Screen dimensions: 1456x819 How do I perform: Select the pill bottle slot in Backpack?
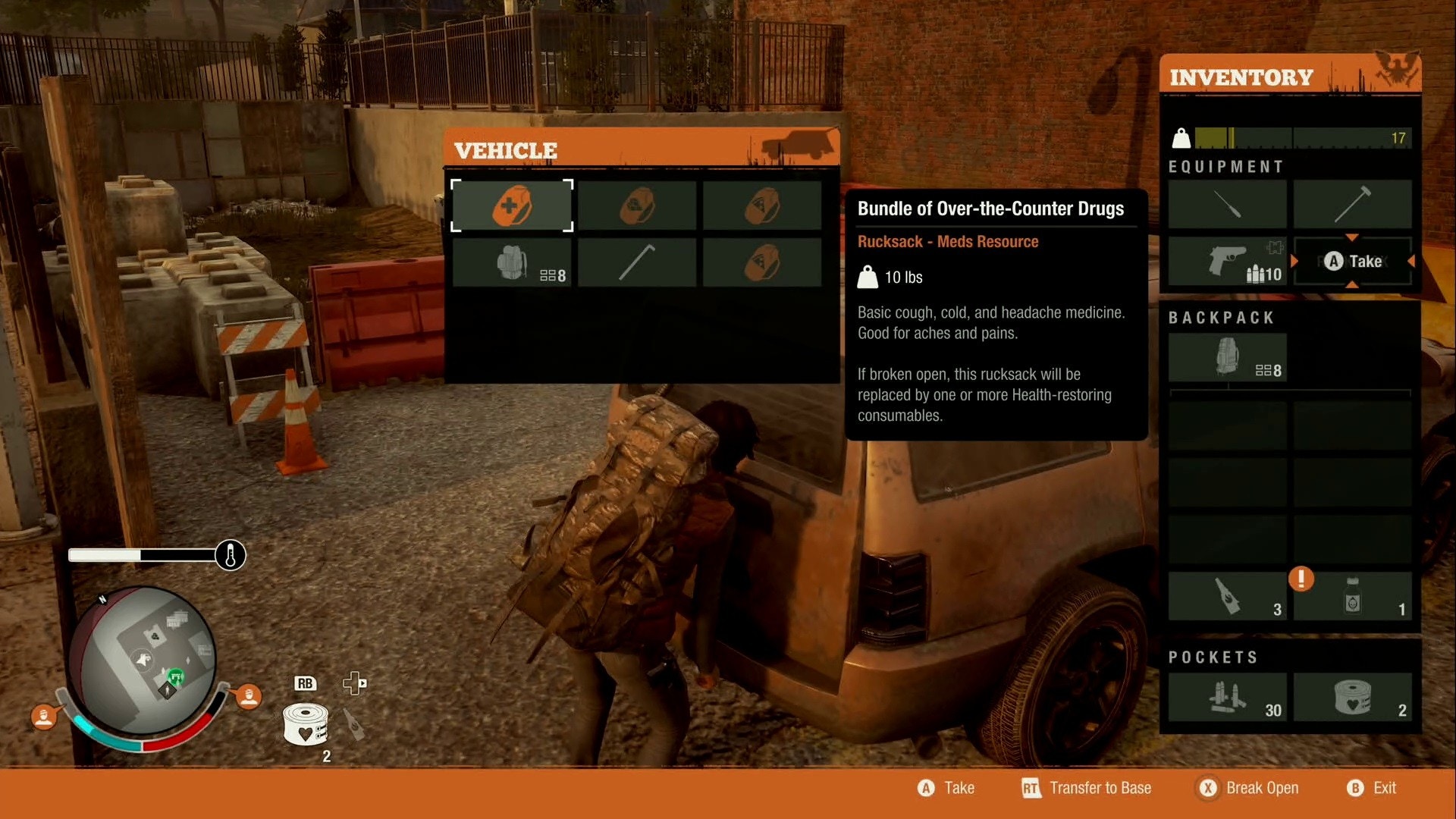1352,596
